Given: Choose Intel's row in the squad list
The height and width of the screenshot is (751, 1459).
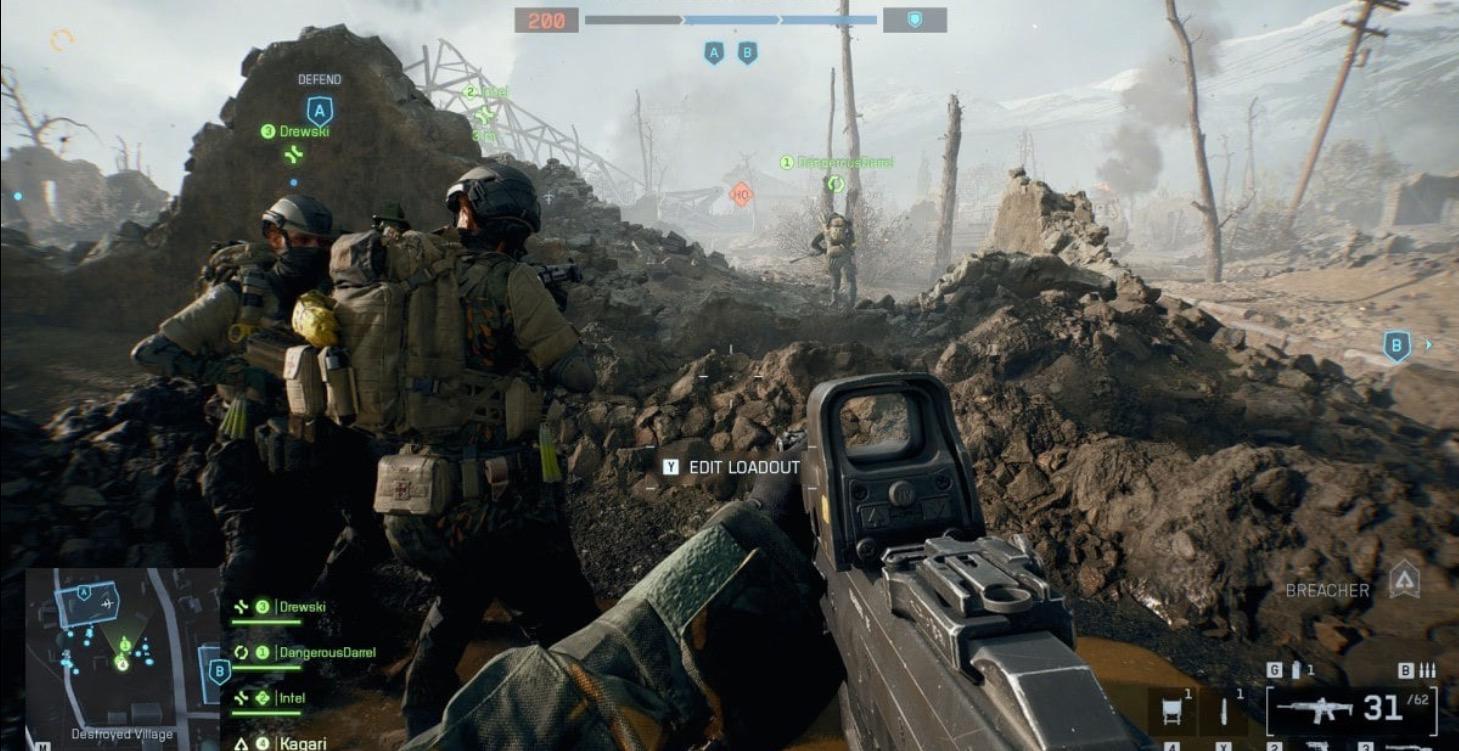Looking at the screenshot, I should pyautogui.click(x=292, y=698).
